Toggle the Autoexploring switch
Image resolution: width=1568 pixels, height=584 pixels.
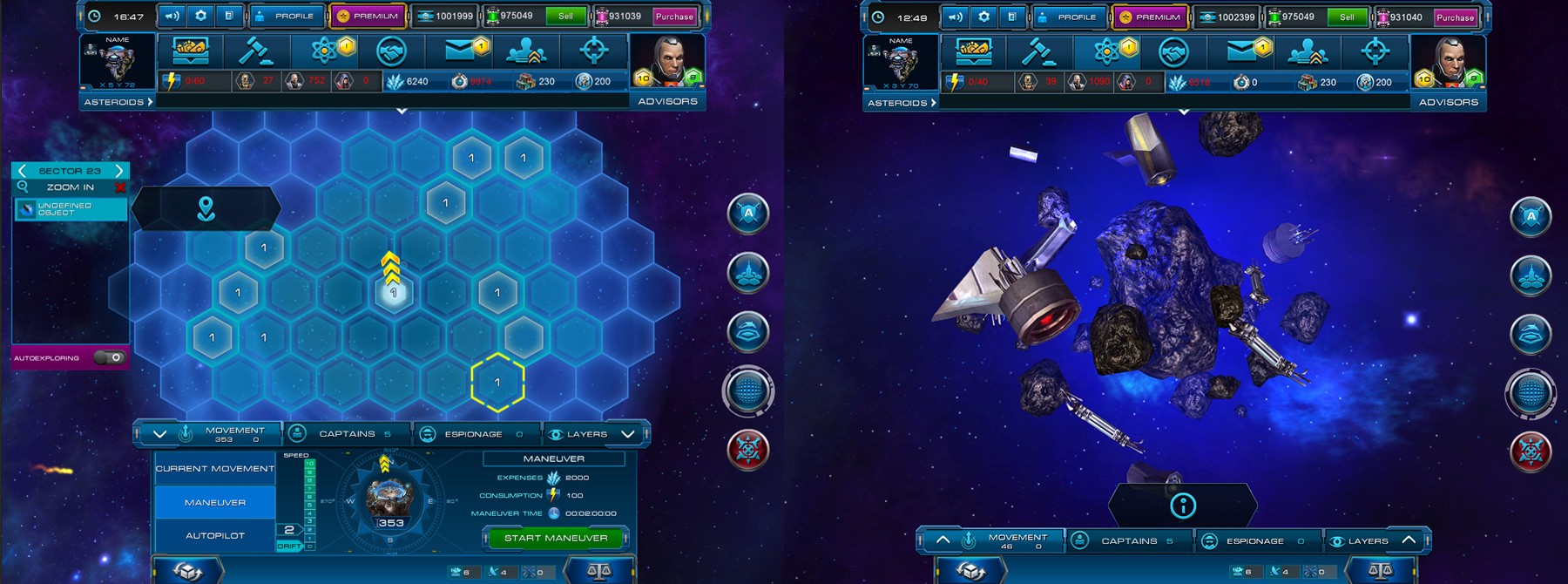point(109,357)
